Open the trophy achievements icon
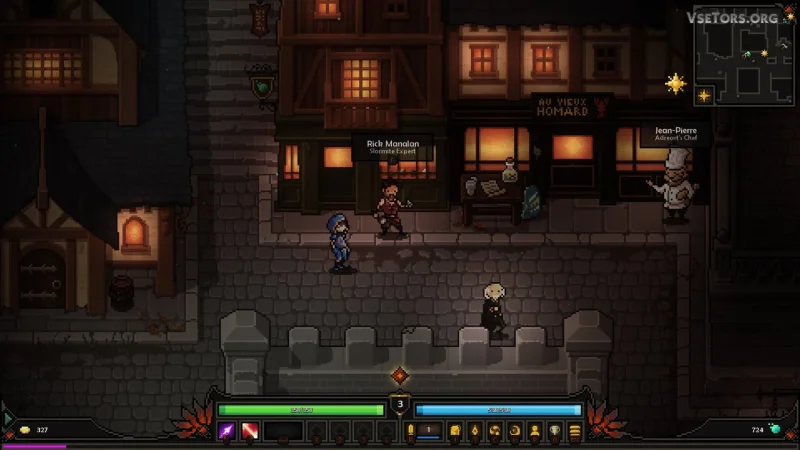Image resolution: width=800 pixels, height=450 pixels. pyautogui.click(x=554, y=430)
